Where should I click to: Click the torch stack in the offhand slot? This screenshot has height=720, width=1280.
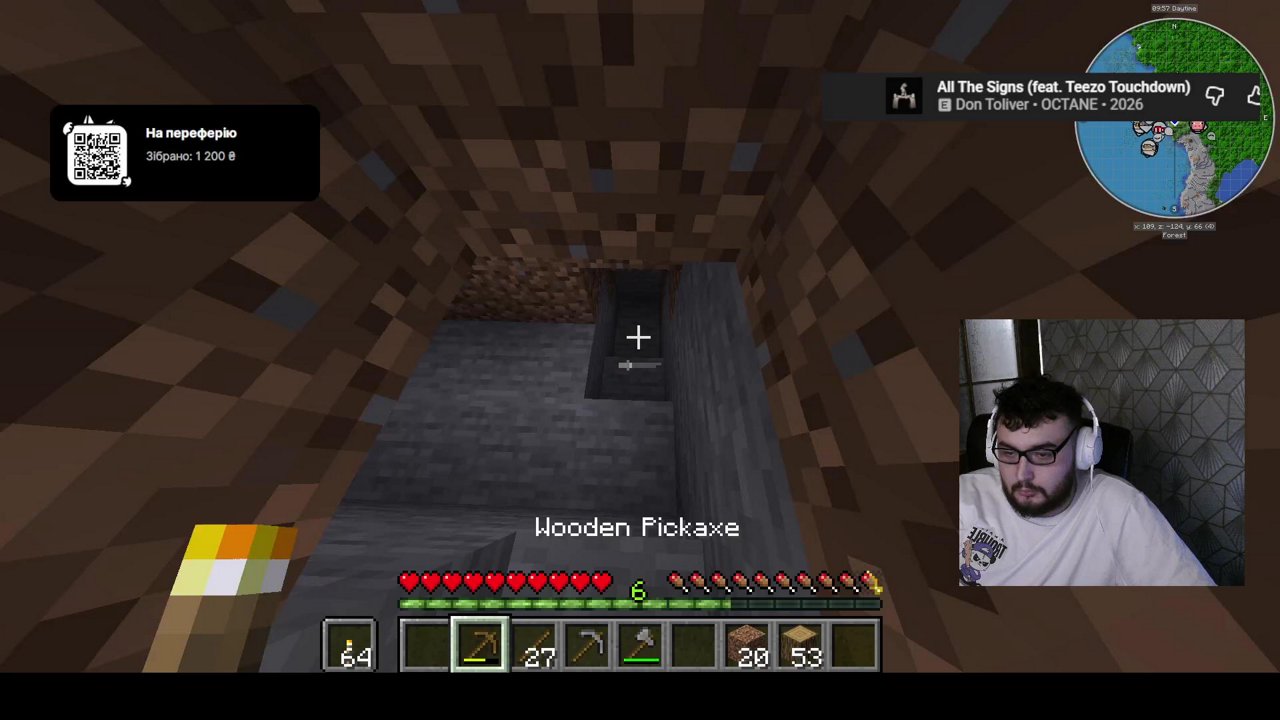(x=349, y=645)
